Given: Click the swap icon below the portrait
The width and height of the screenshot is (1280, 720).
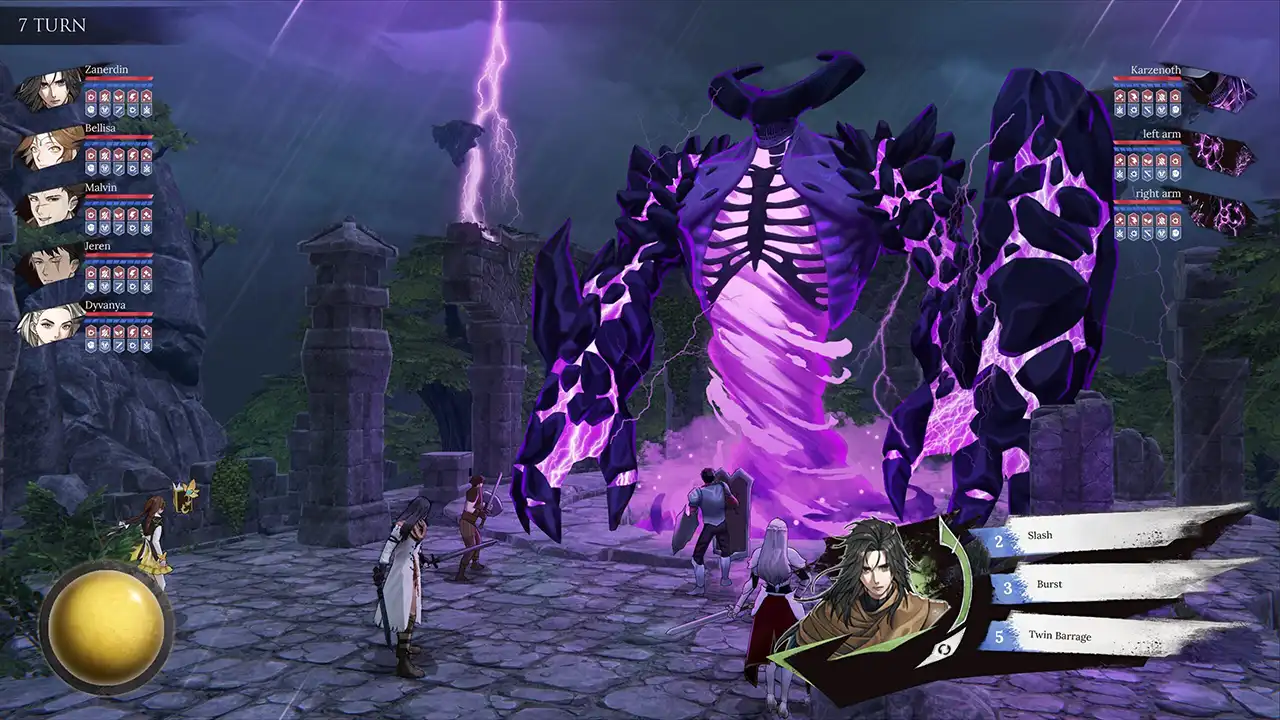Looking at the screenshot, I should tap(940, 651).
